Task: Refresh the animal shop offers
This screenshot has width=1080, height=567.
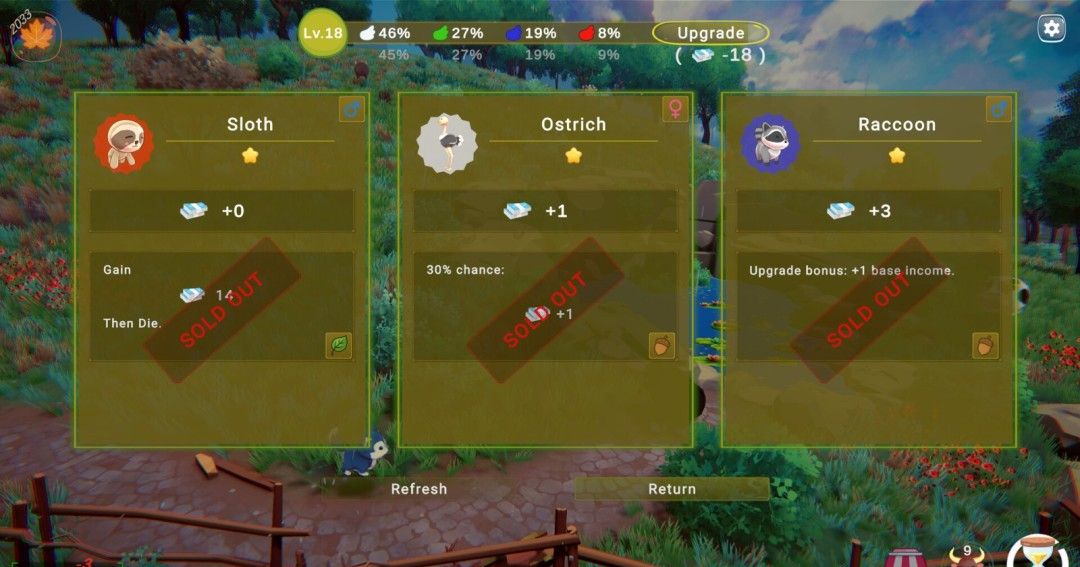Action: (x=419, y=489)
